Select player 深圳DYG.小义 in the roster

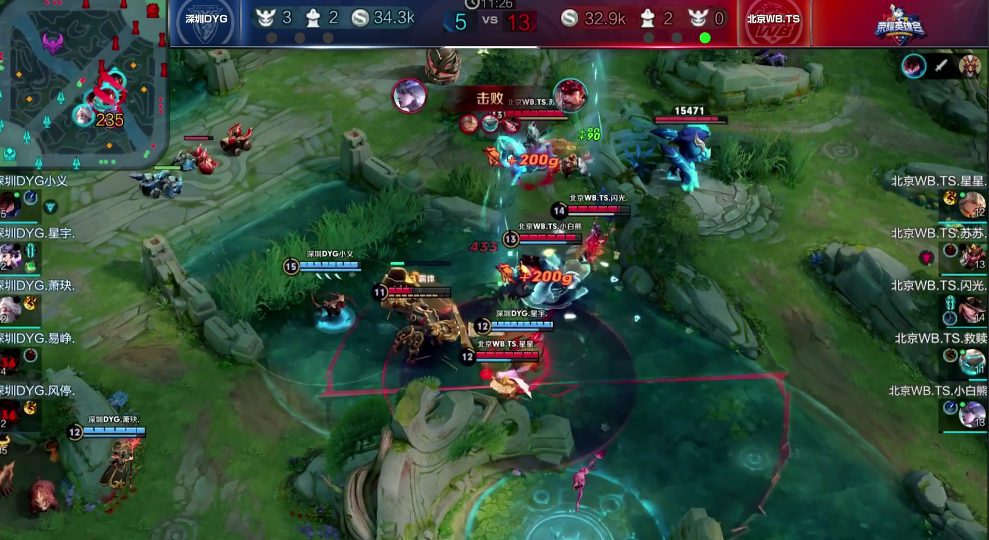[32, 196]
